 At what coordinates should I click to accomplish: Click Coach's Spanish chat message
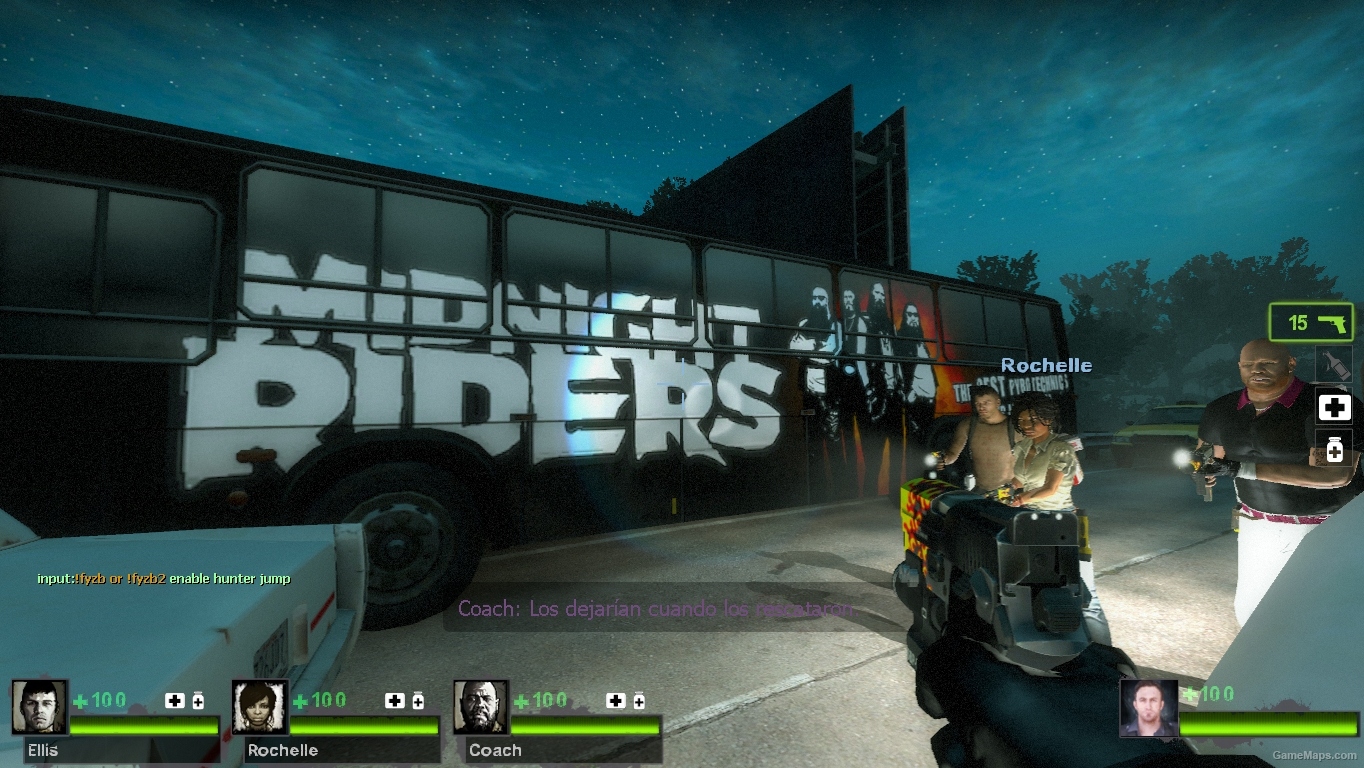(655, 608)
